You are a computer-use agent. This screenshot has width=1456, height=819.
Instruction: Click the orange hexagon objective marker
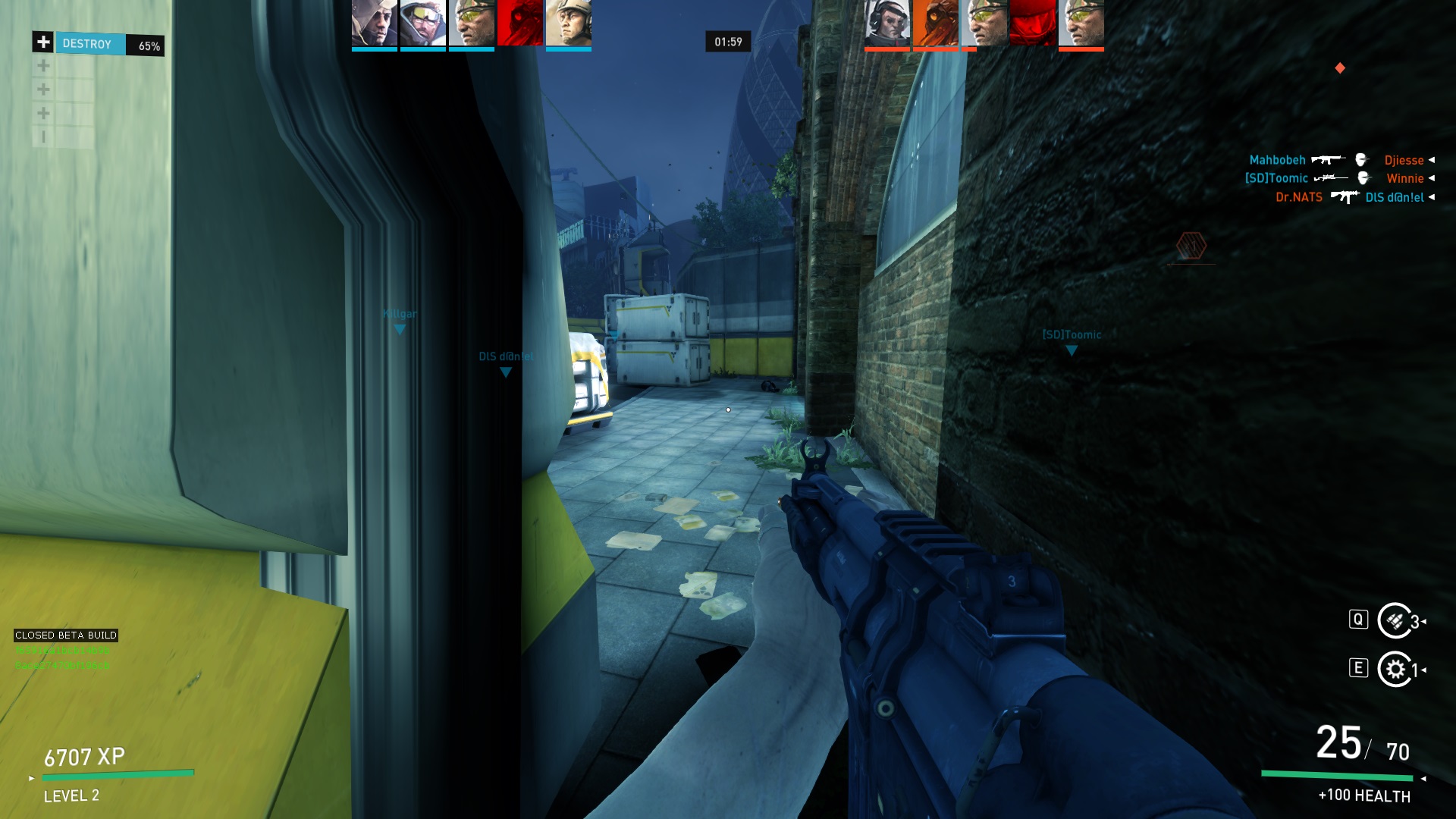tap(1191, 246)
